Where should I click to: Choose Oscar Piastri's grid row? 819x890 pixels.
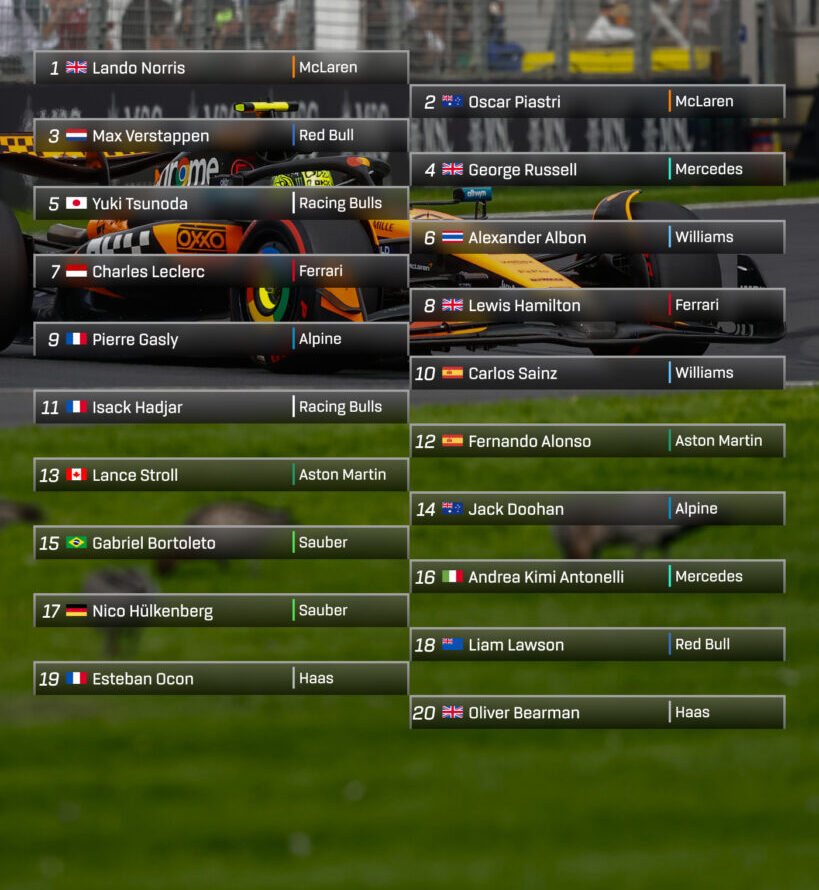[597, 102]
